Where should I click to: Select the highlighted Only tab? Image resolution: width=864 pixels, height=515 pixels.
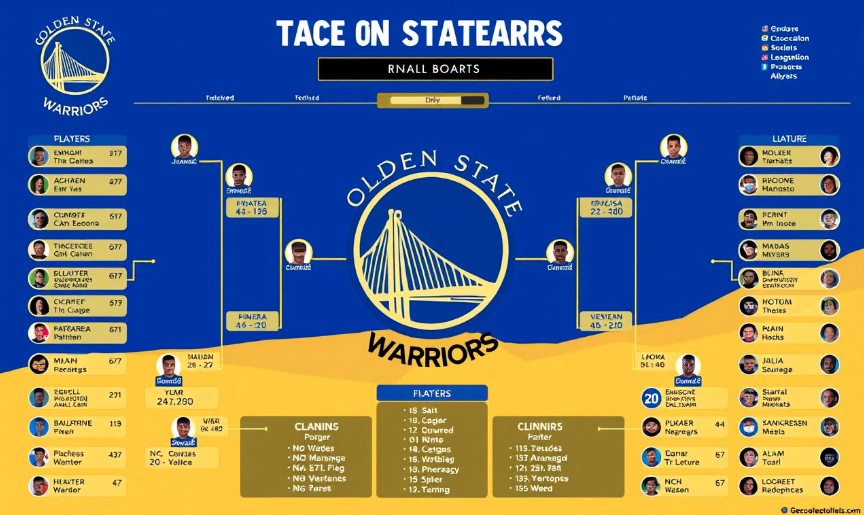point(432,100)
